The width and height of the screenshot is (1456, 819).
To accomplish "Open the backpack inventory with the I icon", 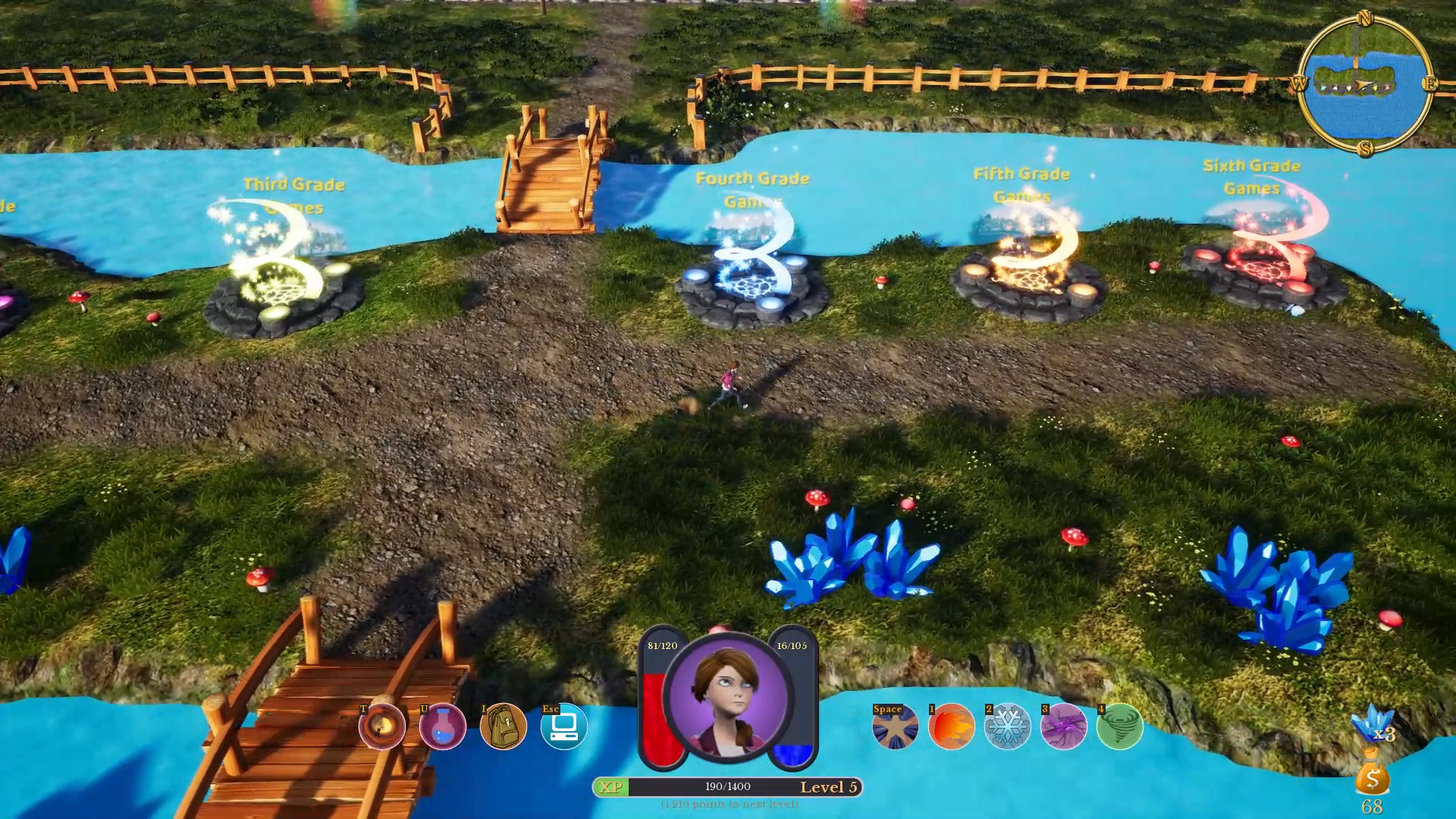I will [x=503, y=726].
